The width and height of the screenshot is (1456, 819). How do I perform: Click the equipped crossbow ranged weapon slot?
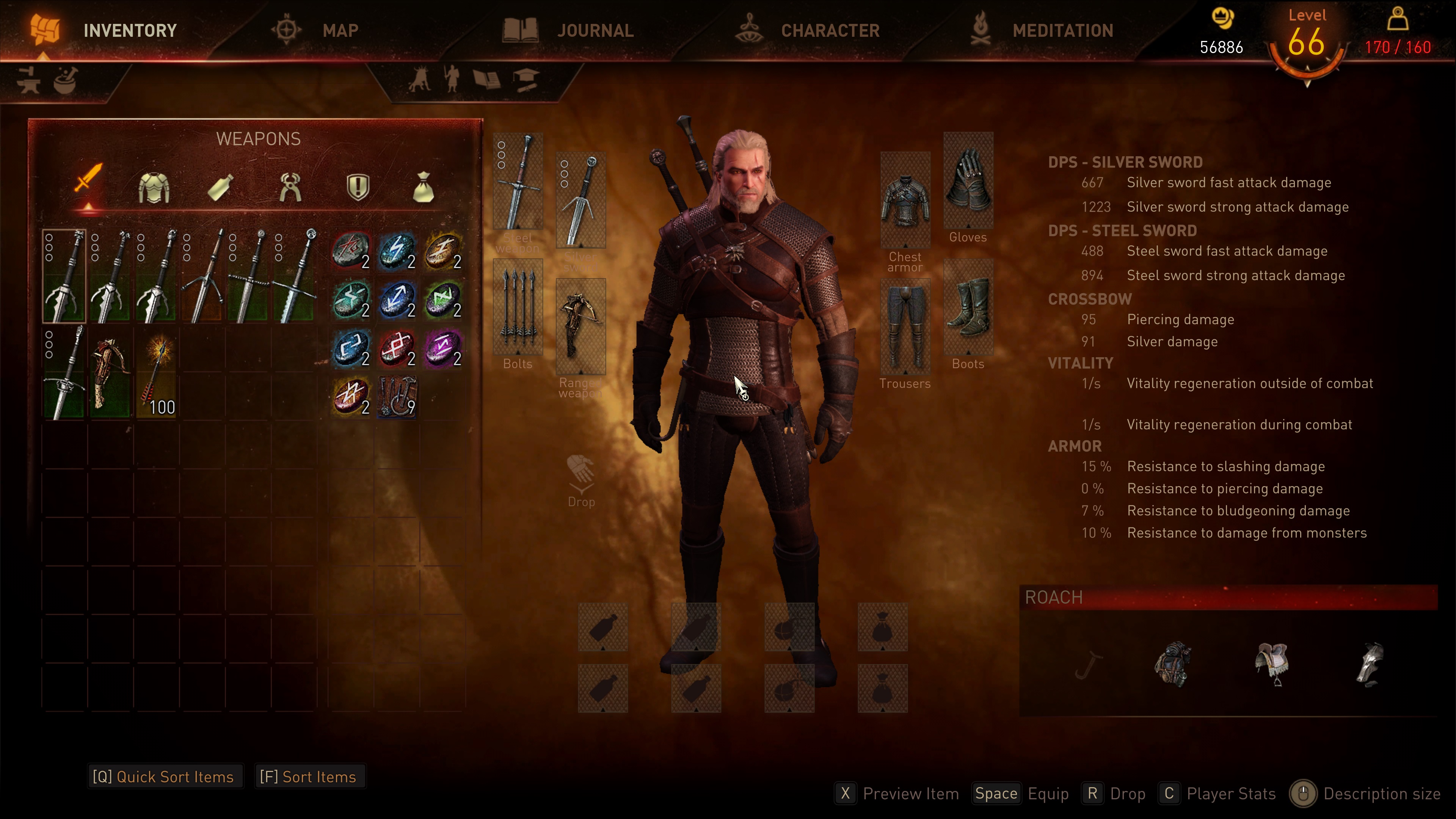coord(581,326)
